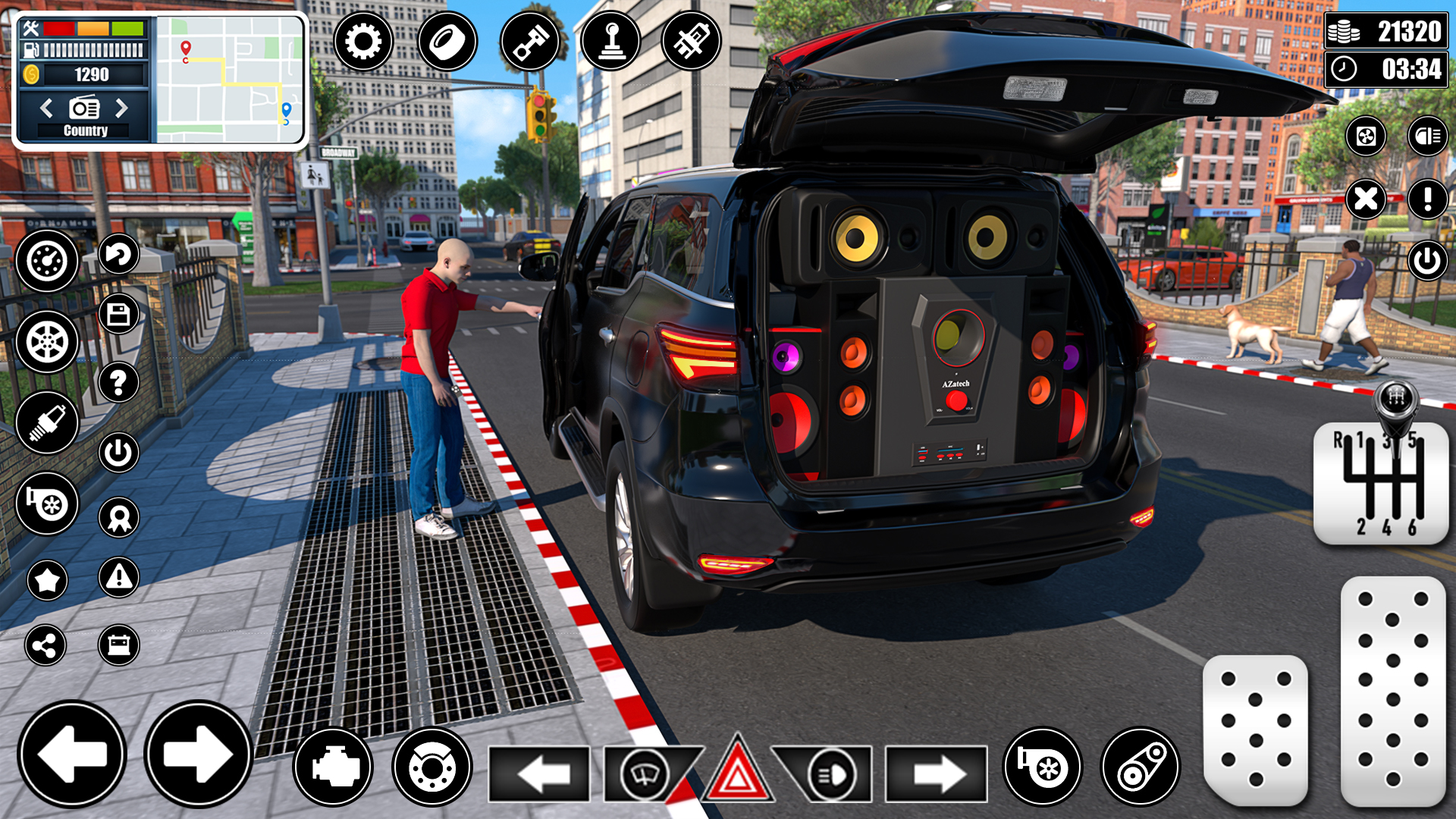Select the Gear shifter icon in top bar

(x=611, y=41)
